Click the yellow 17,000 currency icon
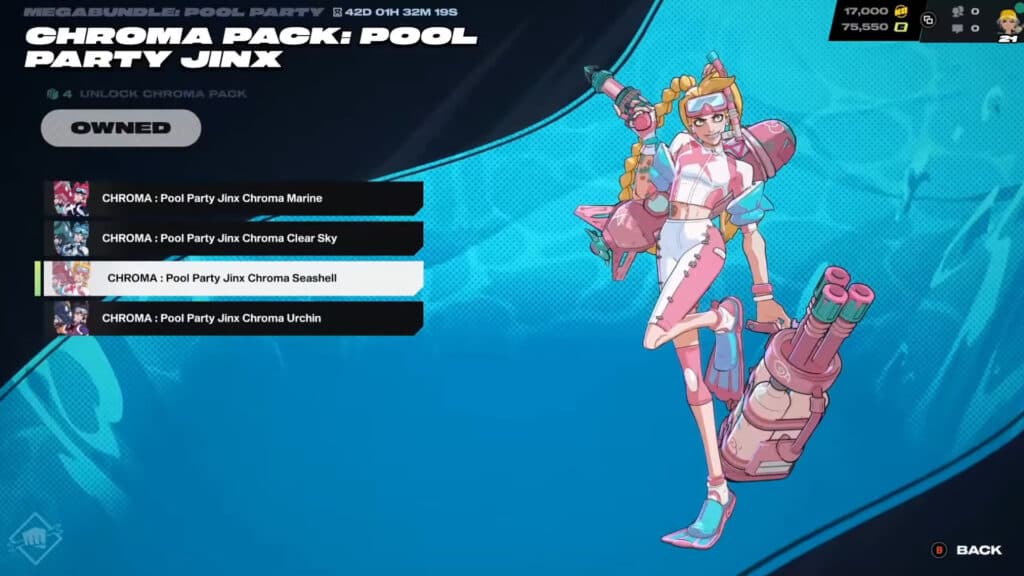This screenshot has height=576, width=1024. 900,11
